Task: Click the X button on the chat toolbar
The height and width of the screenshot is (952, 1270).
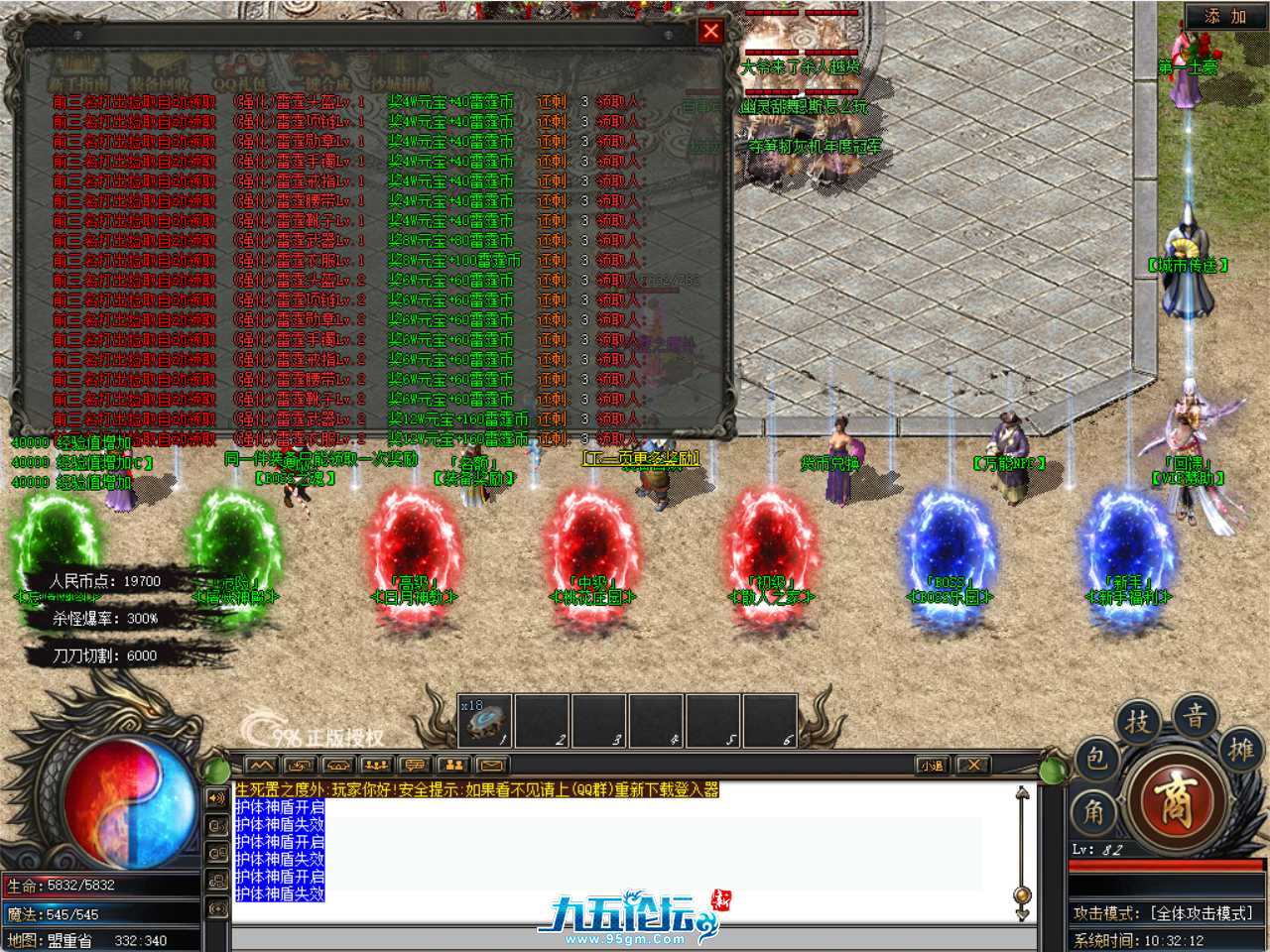Action: (973, 765)
